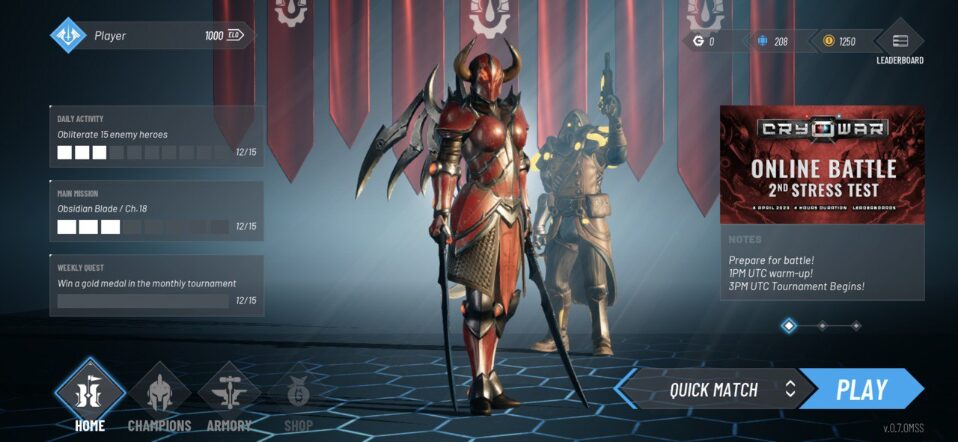The height and width of the screenshot is (442, 958).
Task: Show the second news page dot
Action: (x=822, y=325)
